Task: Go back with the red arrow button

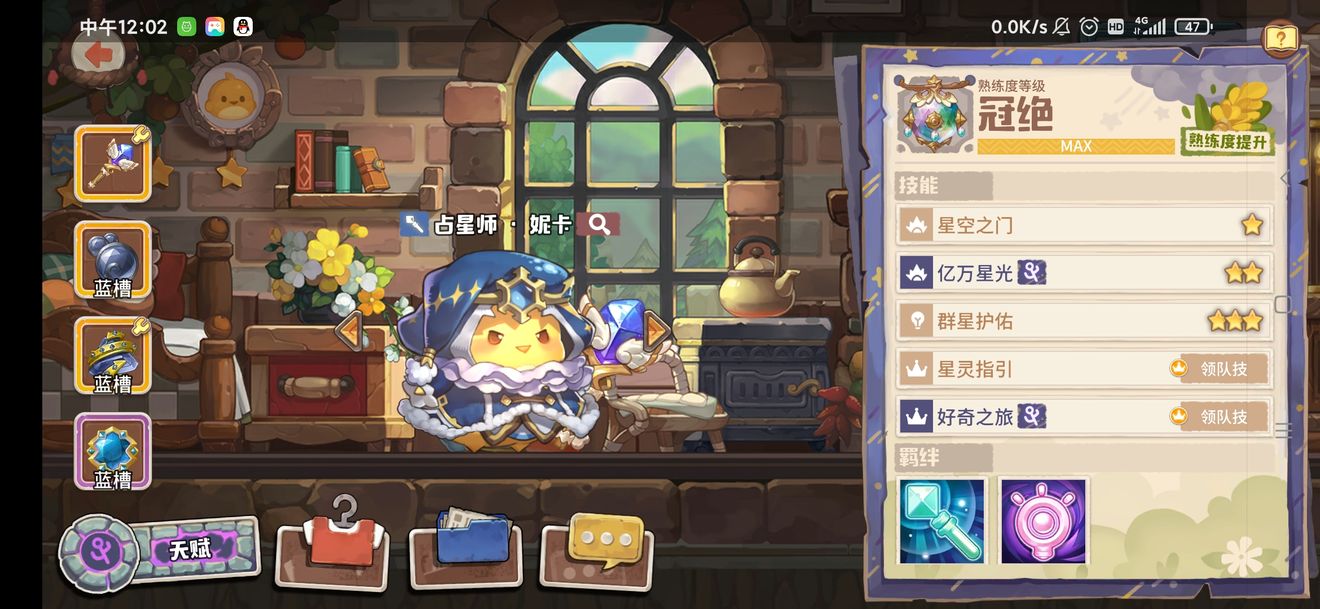Action: tap(98, 54)
